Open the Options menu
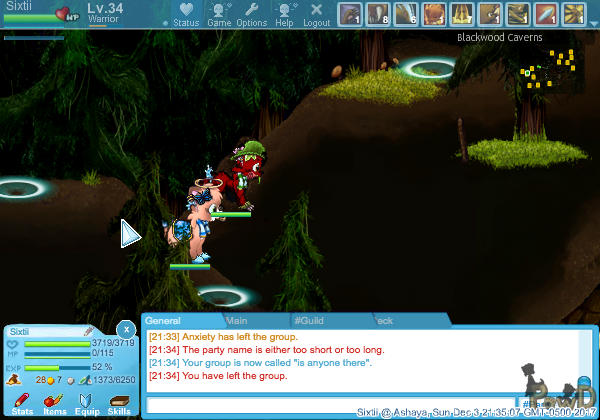Viewport: 600px width, 420px height. (x=251, y=14)
